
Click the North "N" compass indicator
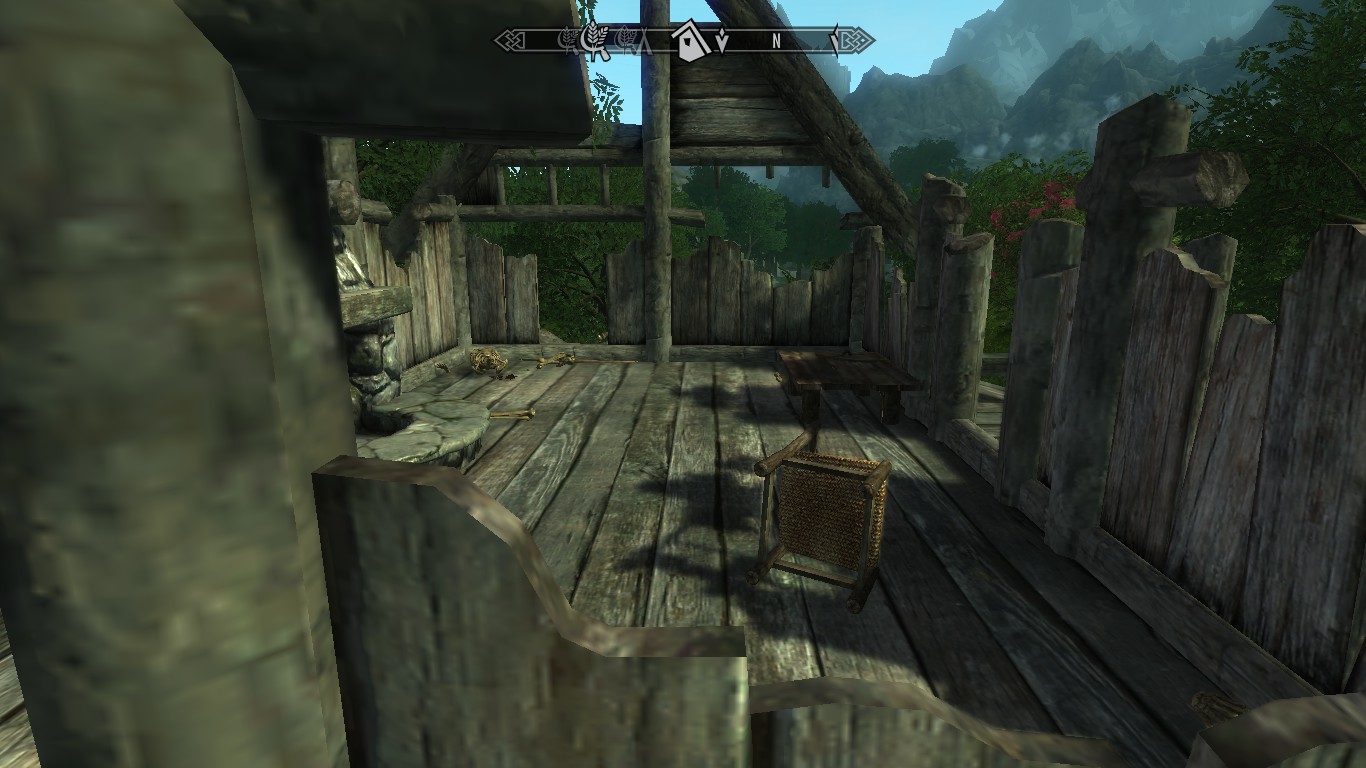click(x=776, y=41)
